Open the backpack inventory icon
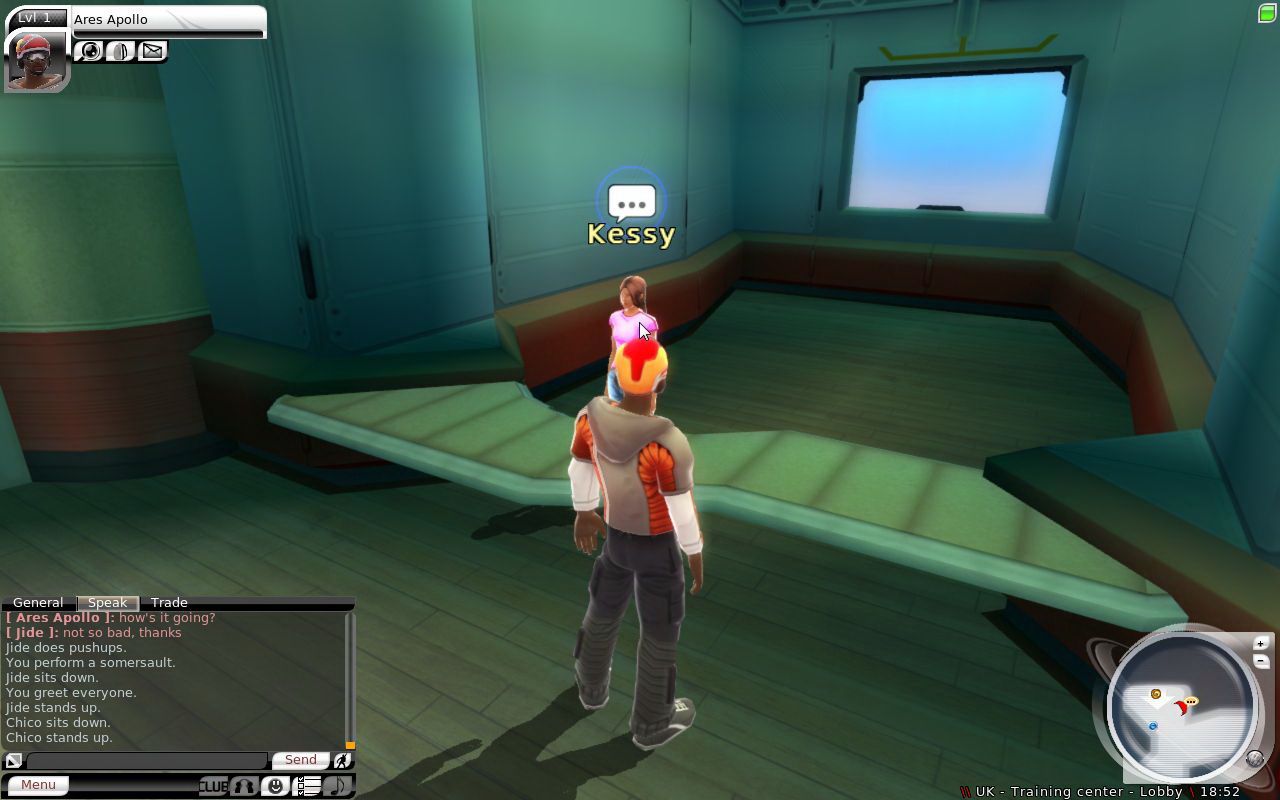 [121, 51]
